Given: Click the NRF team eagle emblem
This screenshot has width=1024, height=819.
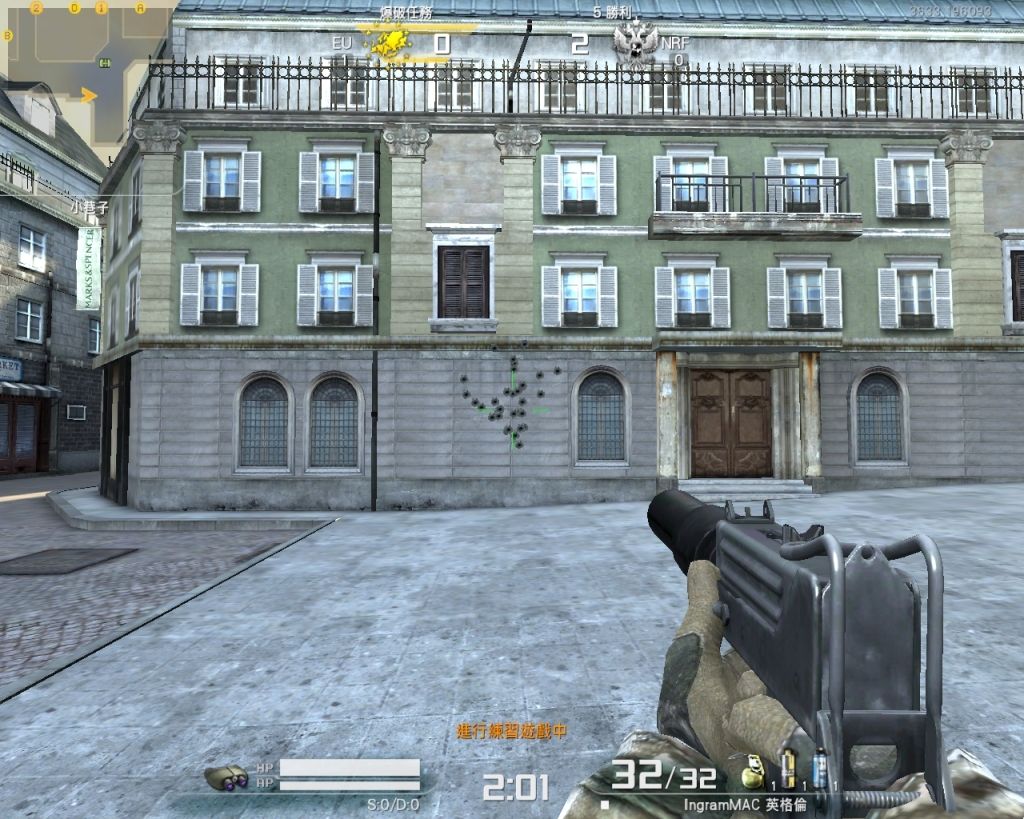Looking at the screenshot, I should (x=635, y=43).
